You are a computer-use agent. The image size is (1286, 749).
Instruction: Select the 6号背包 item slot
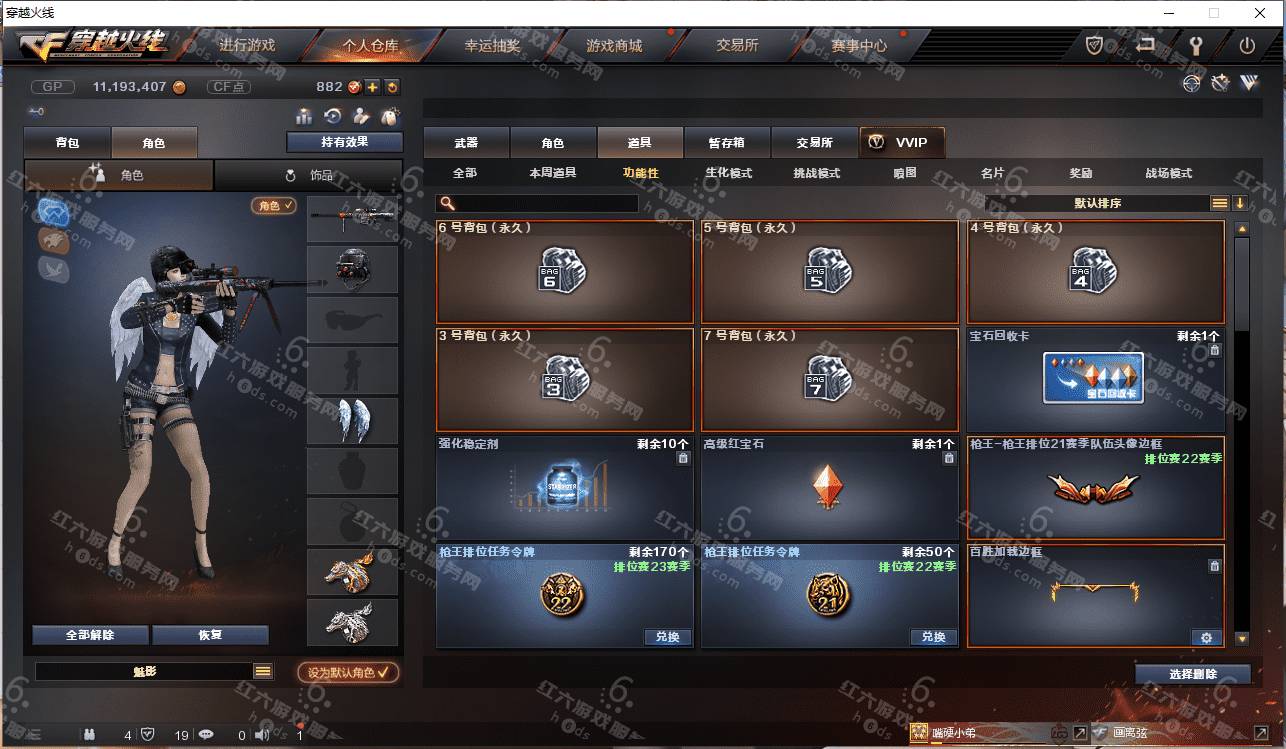[x=564, y=272]
